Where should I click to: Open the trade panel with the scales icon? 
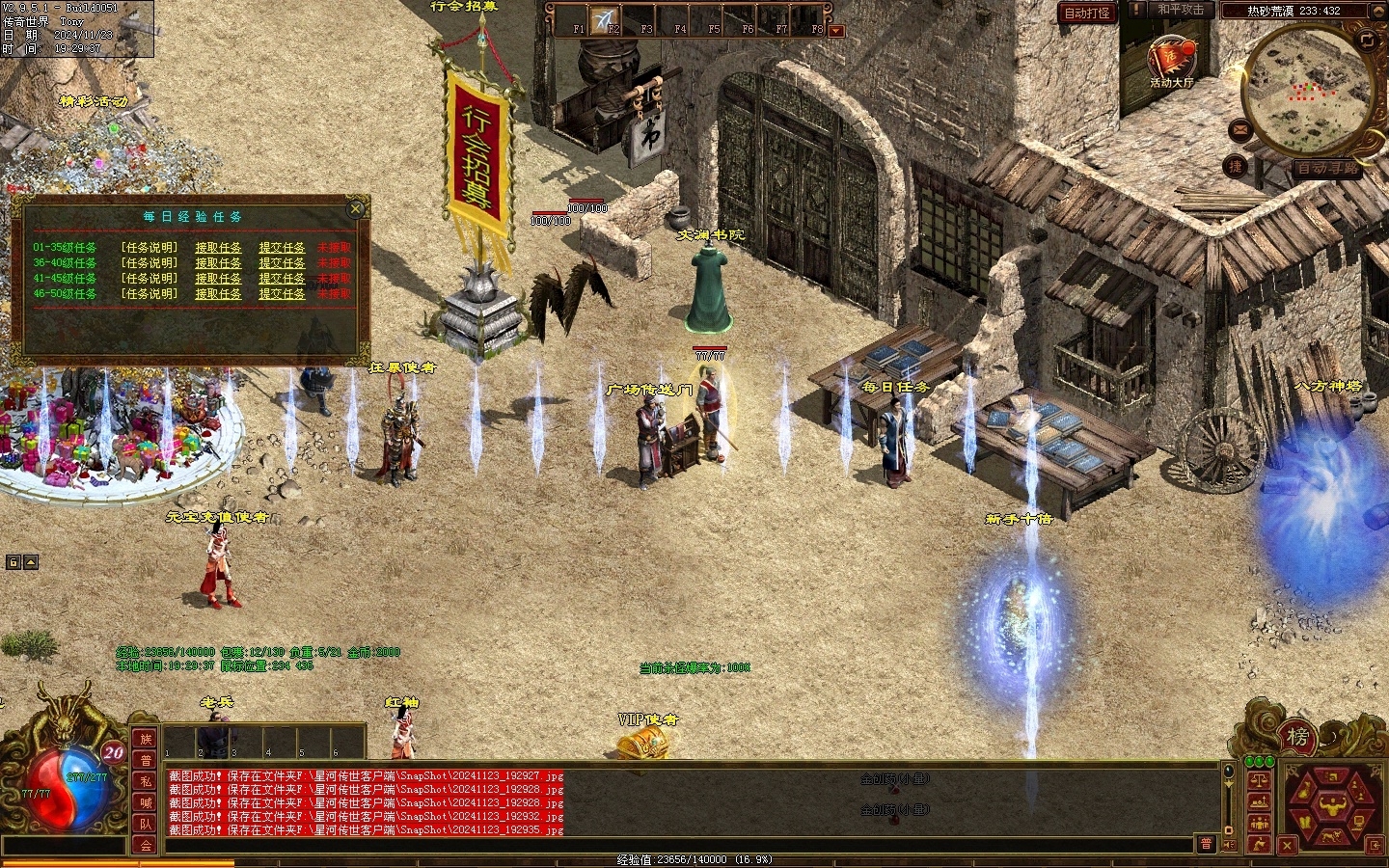click(1259, 781)
